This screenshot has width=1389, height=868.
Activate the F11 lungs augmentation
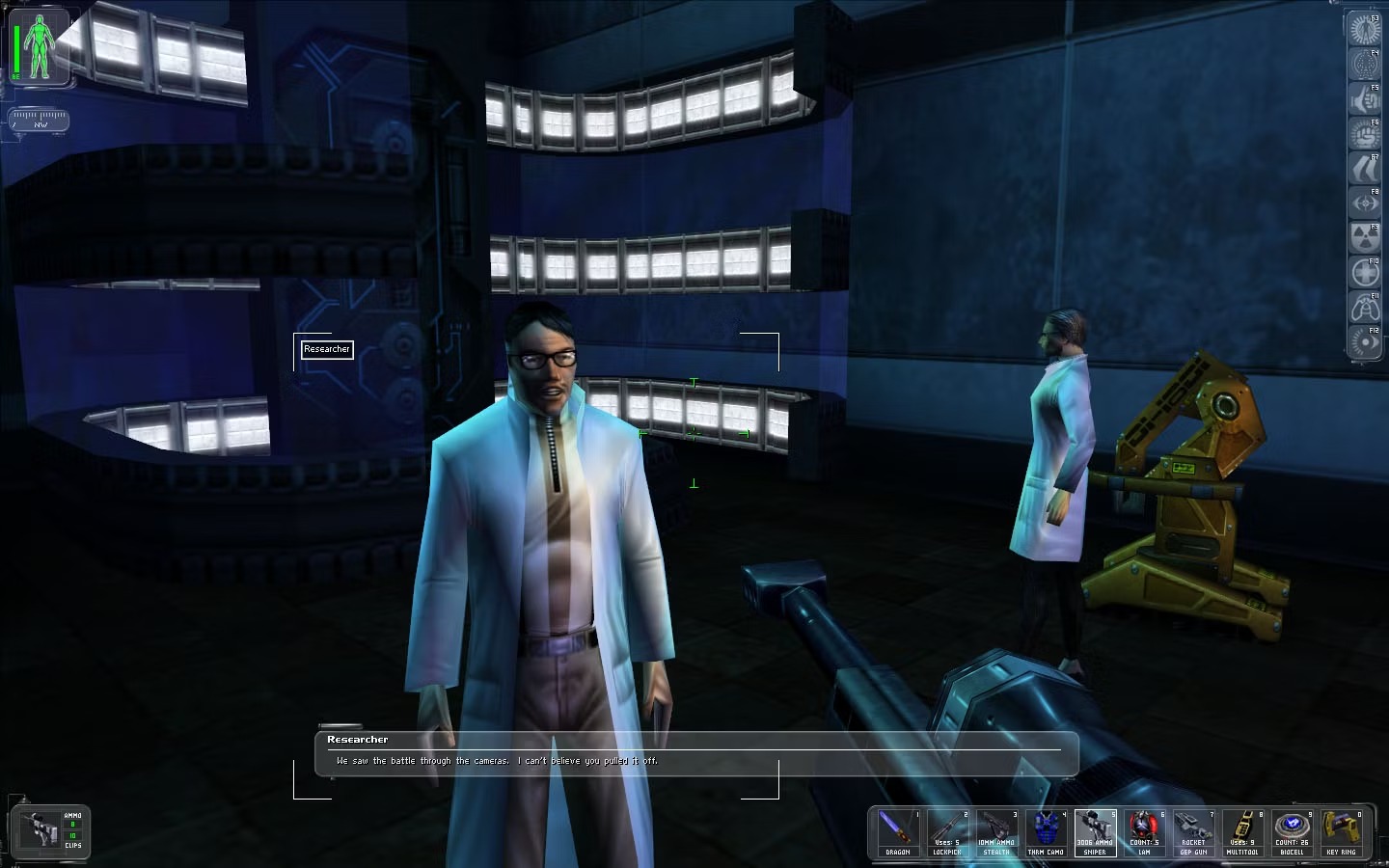click(1364, 308)
